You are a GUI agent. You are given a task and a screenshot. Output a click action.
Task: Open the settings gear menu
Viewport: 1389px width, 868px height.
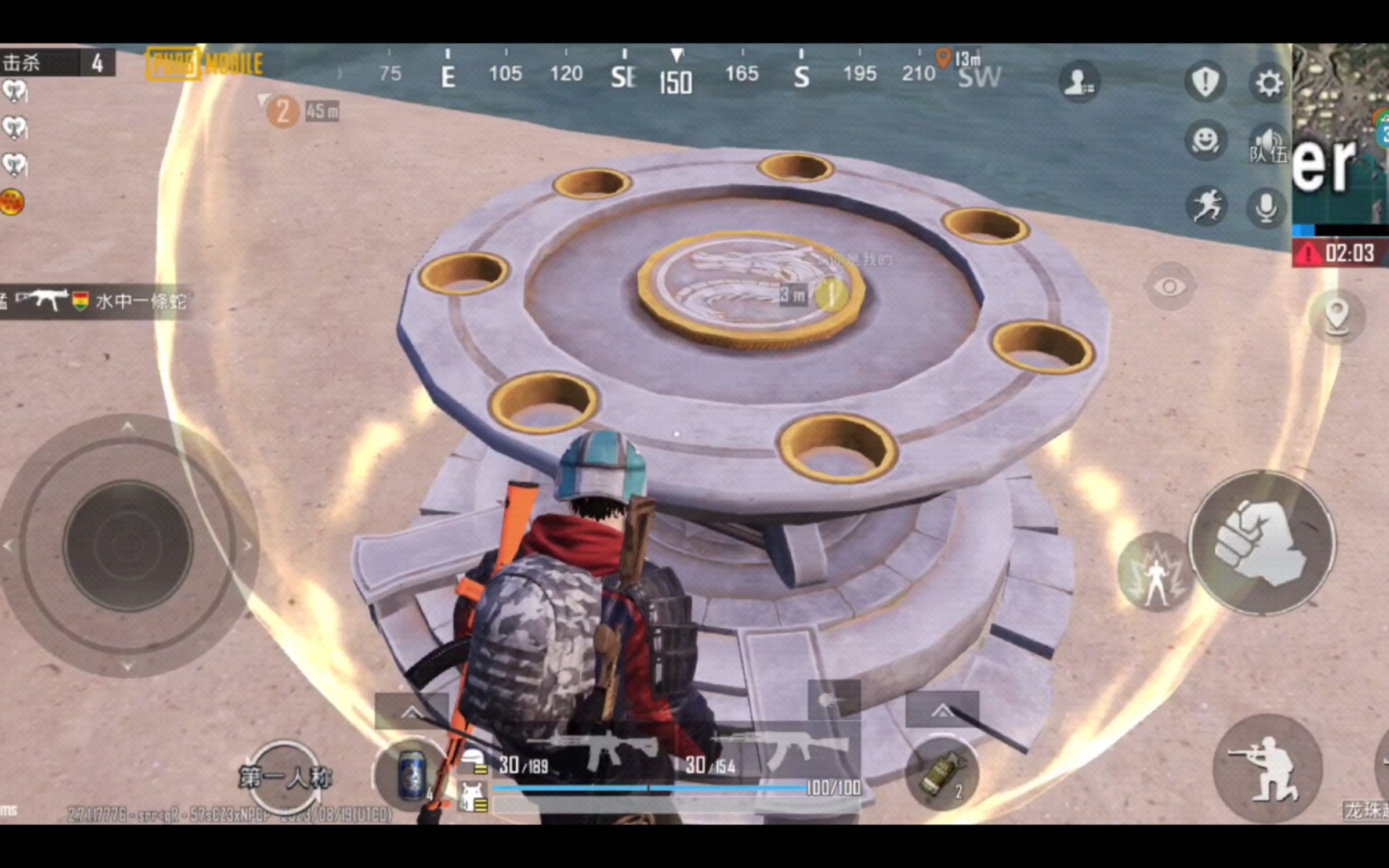pyautogui.click(x=1268, y=83)
